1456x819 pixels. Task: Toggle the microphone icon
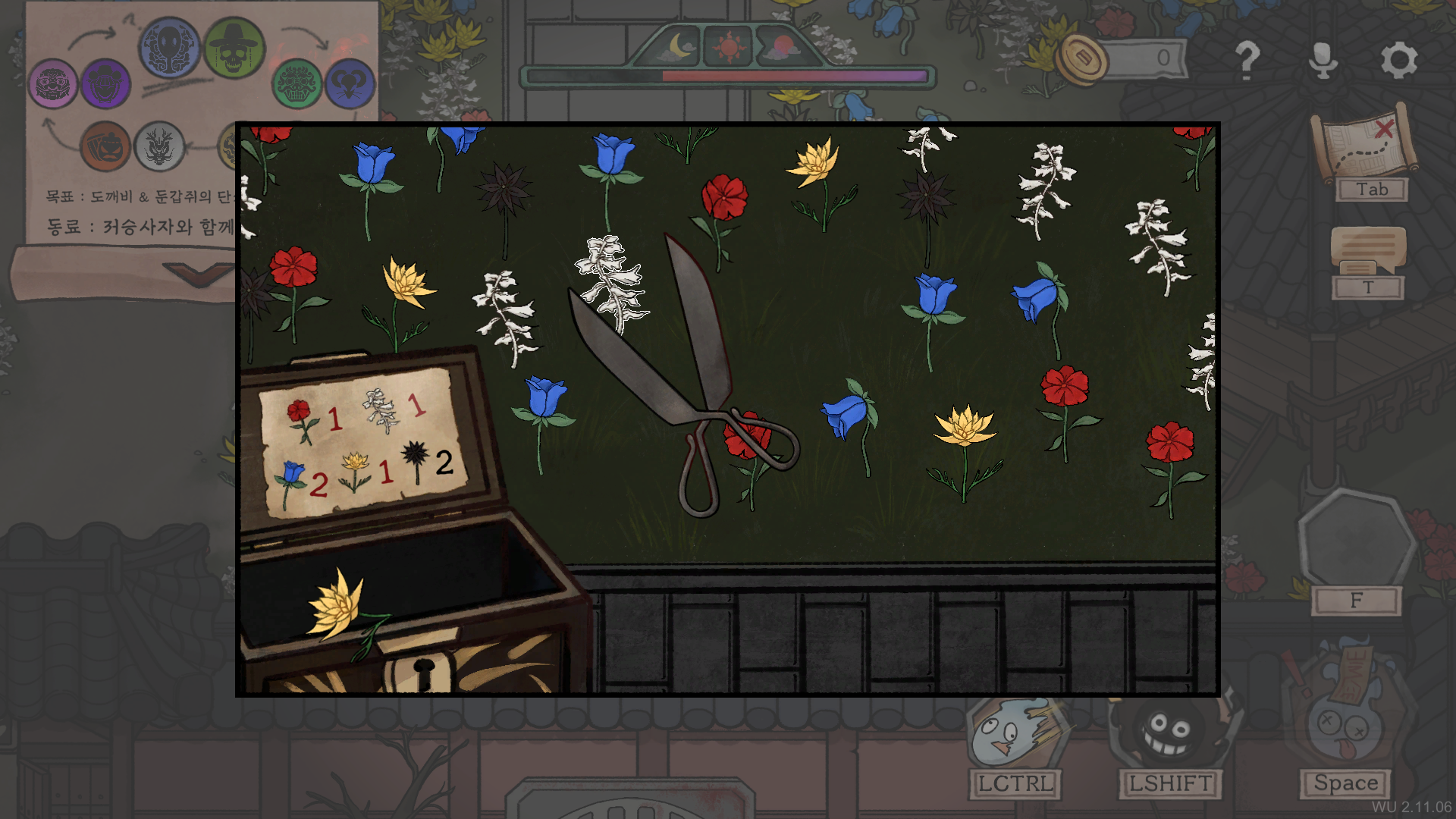point(1323,60)
